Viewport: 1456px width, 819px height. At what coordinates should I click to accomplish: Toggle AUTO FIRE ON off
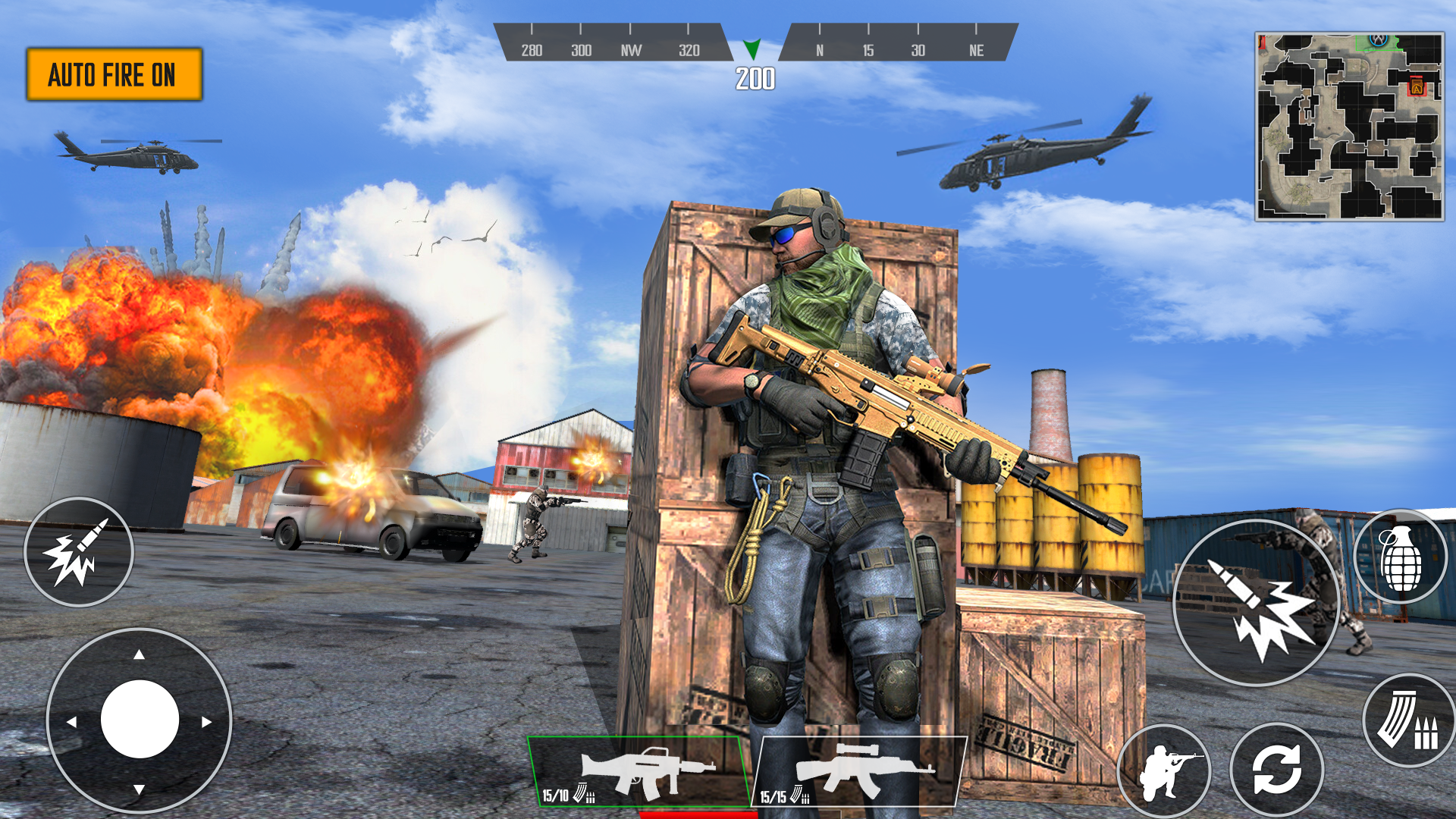pyautogui.click(x=115, y=74)
